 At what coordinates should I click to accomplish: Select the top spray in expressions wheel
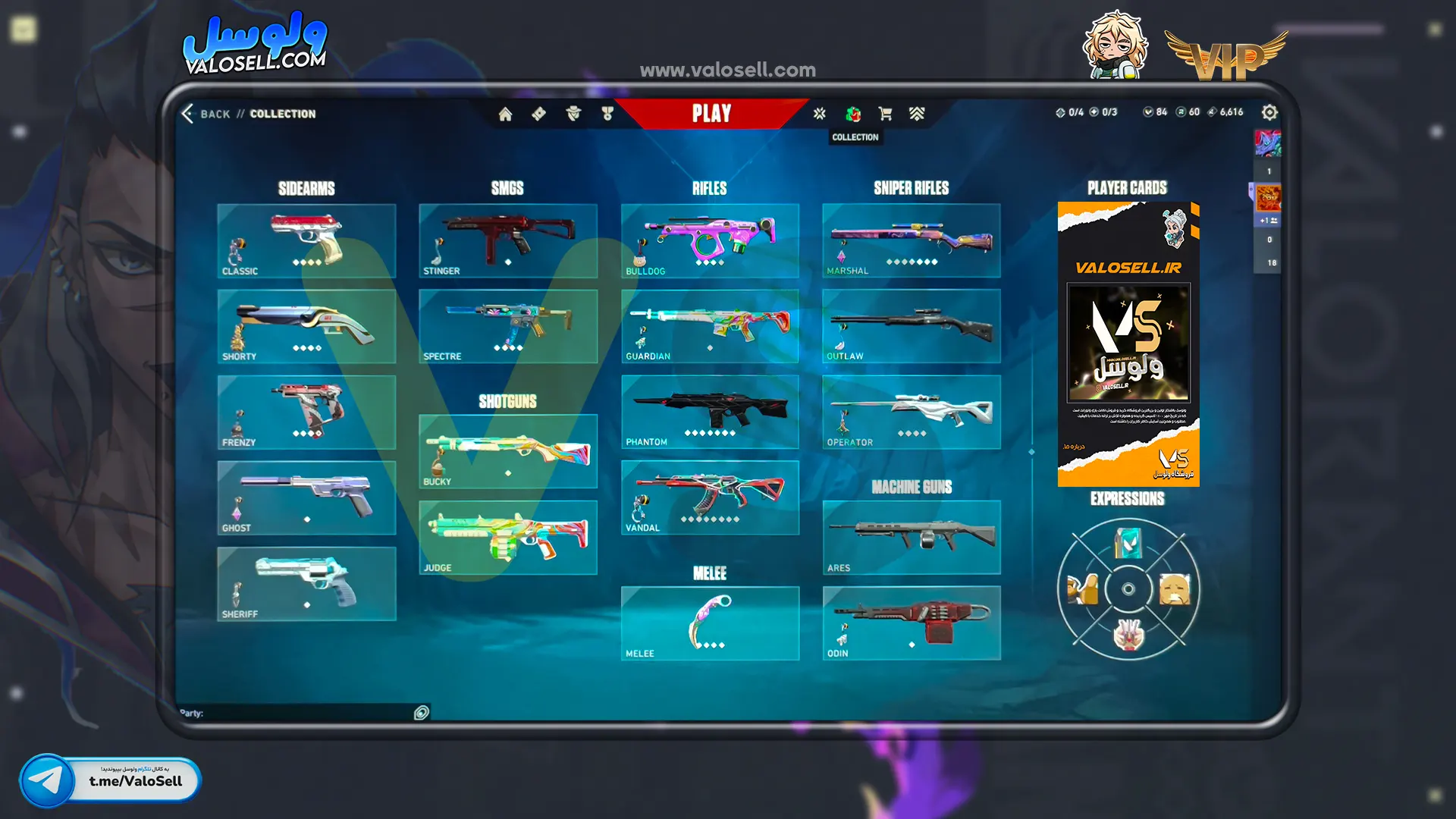pyautogui.click(x=1128, y=543)
